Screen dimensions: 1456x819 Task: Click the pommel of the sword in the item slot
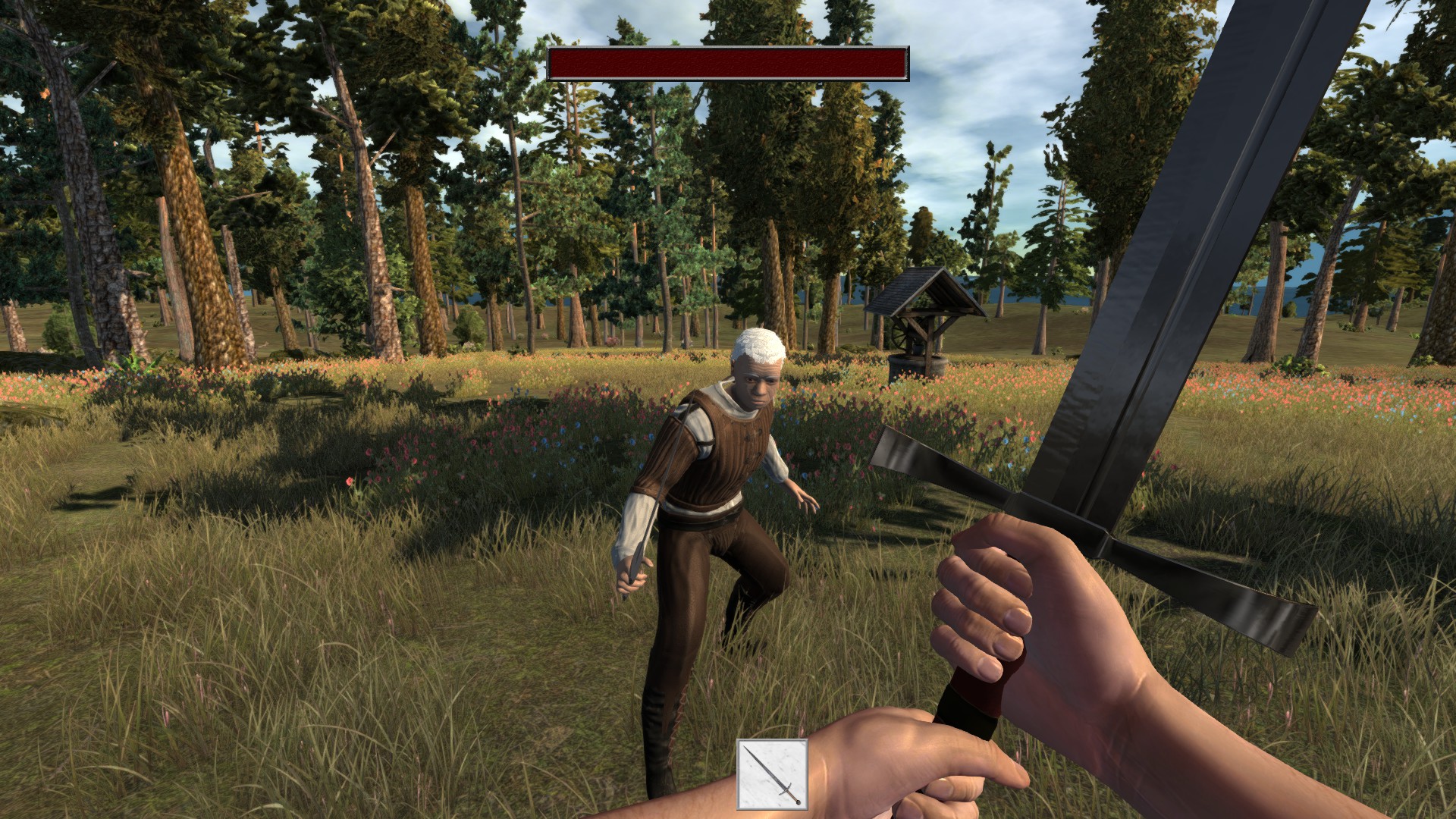pyautogui.click(x=799, y=803)
